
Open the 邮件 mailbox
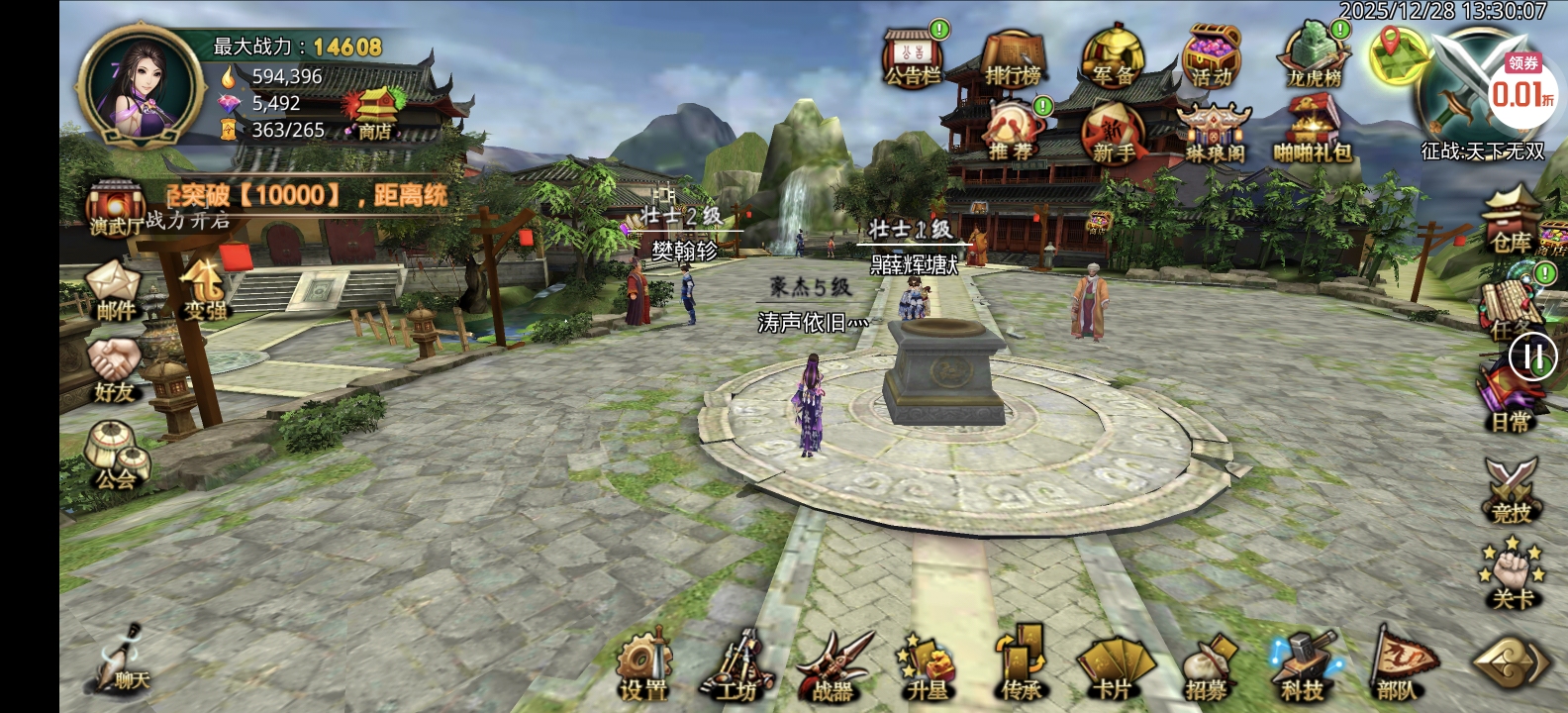[115, 291]
